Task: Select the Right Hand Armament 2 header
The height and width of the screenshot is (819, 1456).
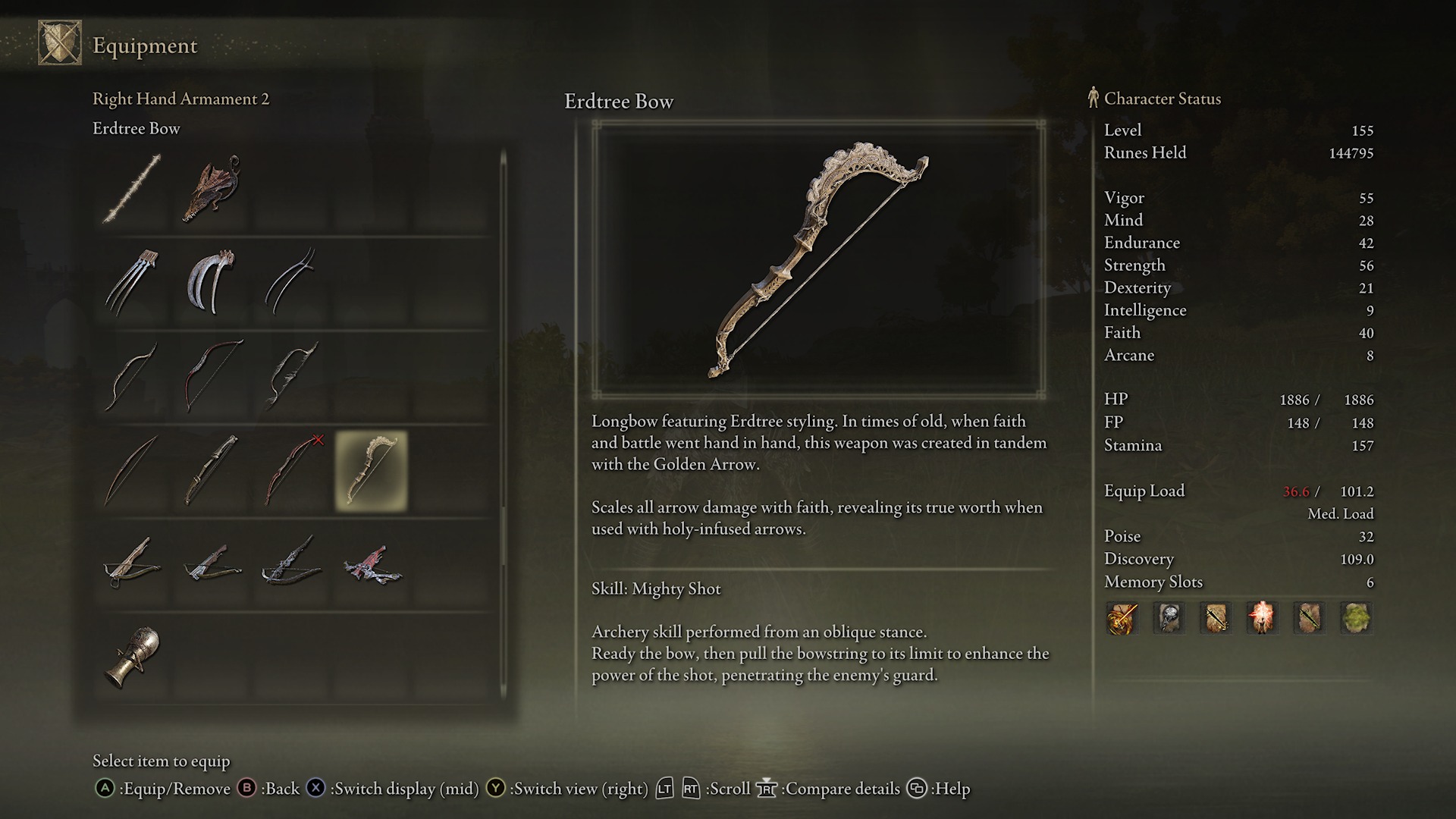Action: pyautogui.click(x=181, y=99)
